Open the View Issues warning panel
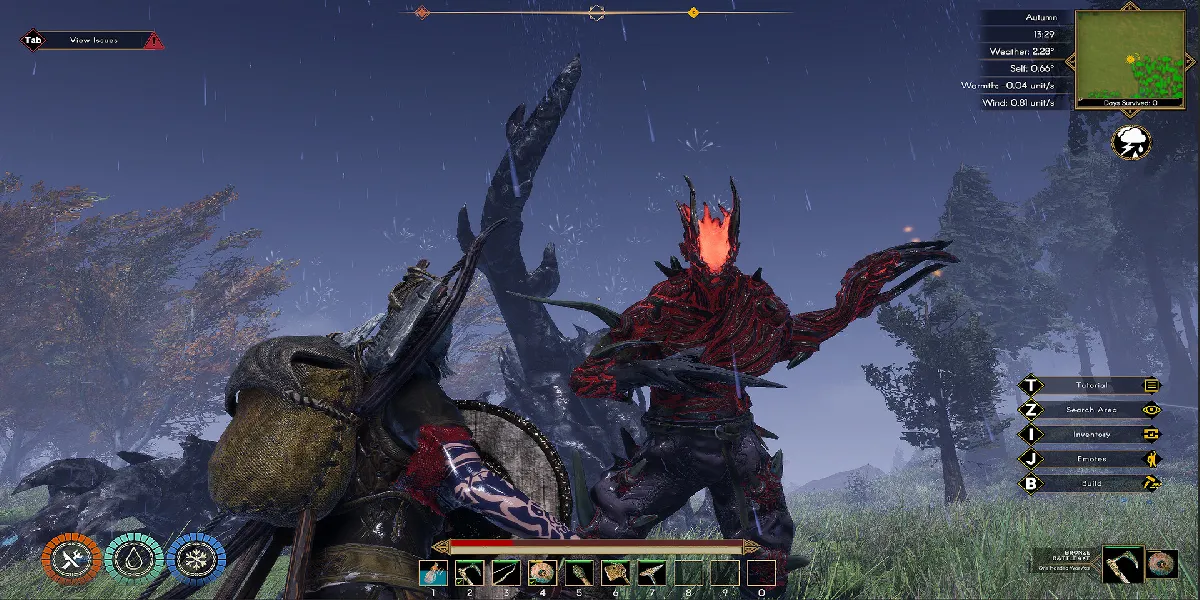1200x600 pixels. (x=93, y=41)
